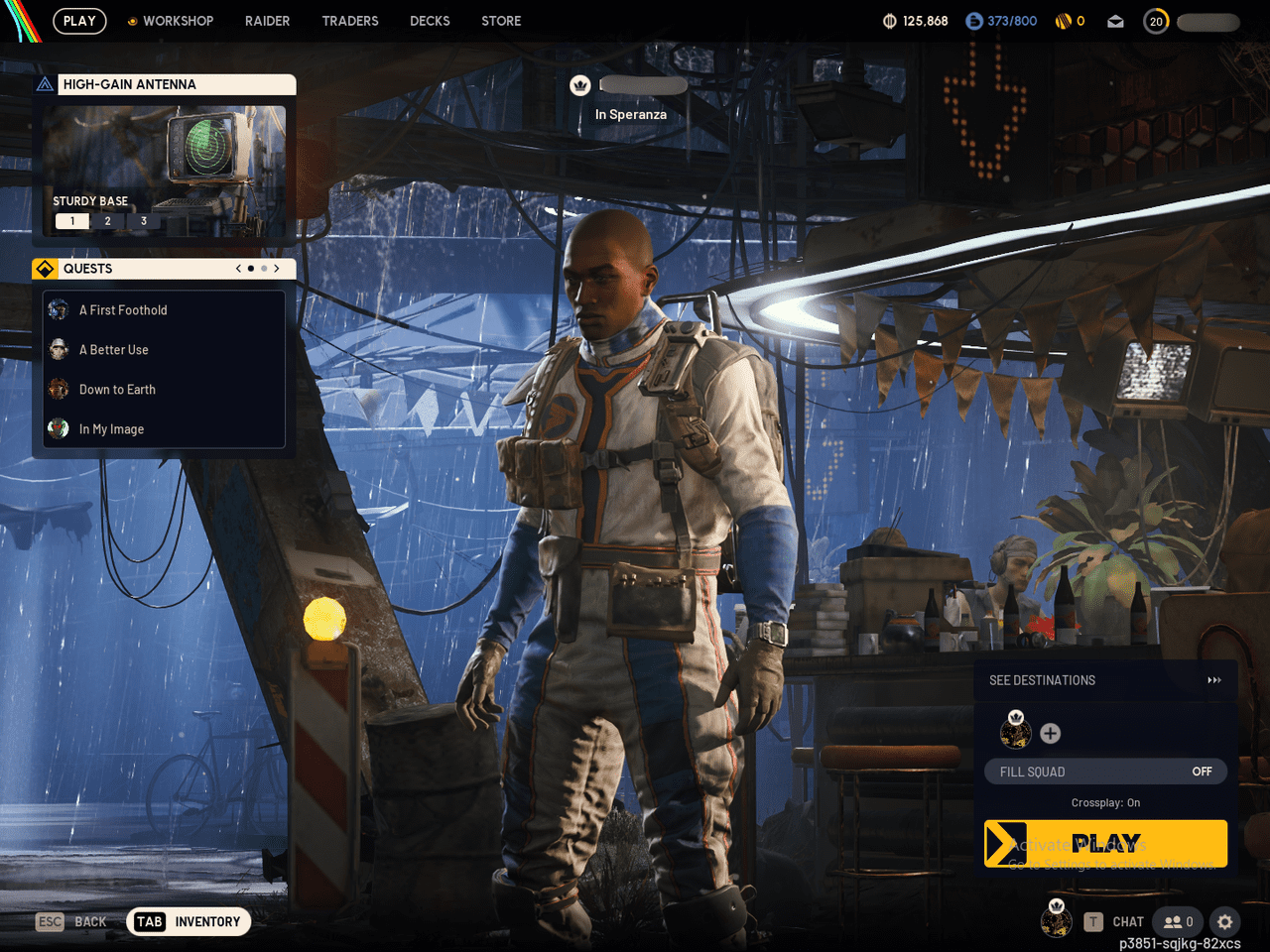The width and height of the screenshot is (1270, 952).
Task: Click the right arrow on the Quests panel
Action: pyautogui.click(x=277, y=268)
